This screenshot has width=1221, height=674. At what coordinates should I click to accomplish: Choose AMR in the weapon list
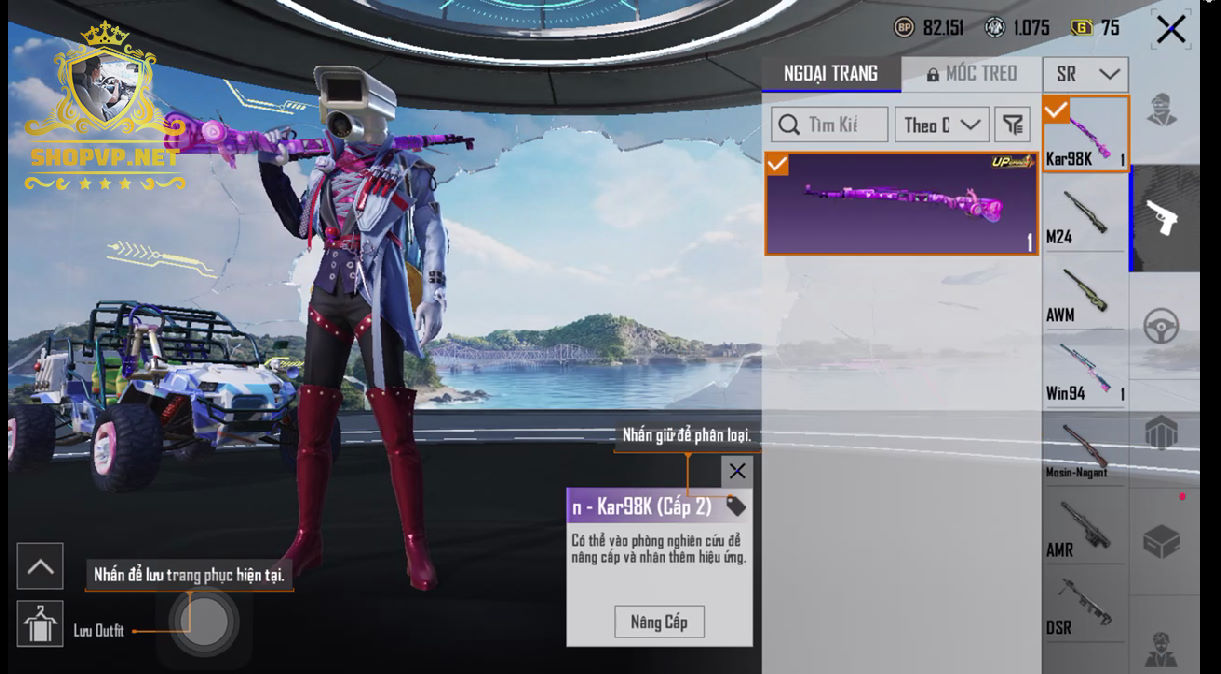coord(1085,528)
